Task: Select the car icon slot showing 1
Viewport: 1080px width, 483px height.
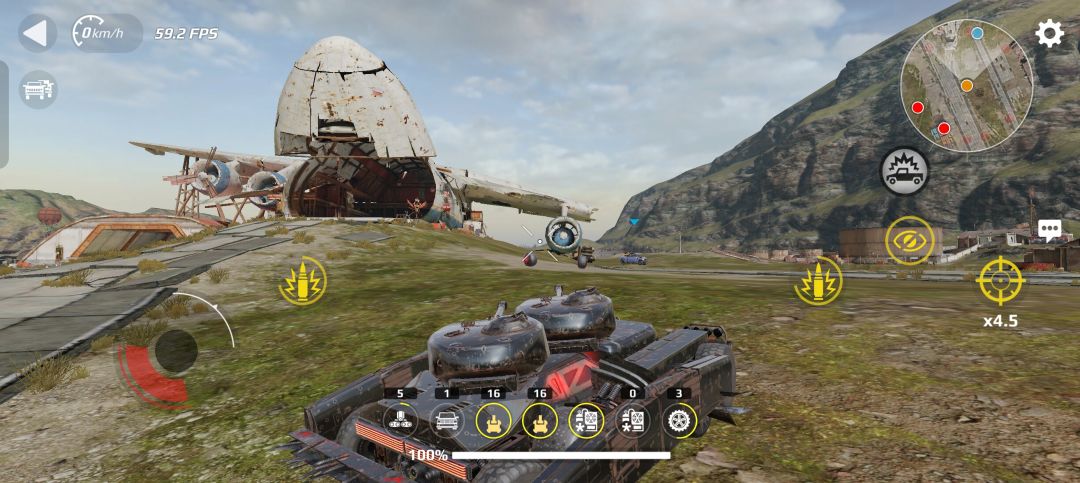Action: [447, 420]
